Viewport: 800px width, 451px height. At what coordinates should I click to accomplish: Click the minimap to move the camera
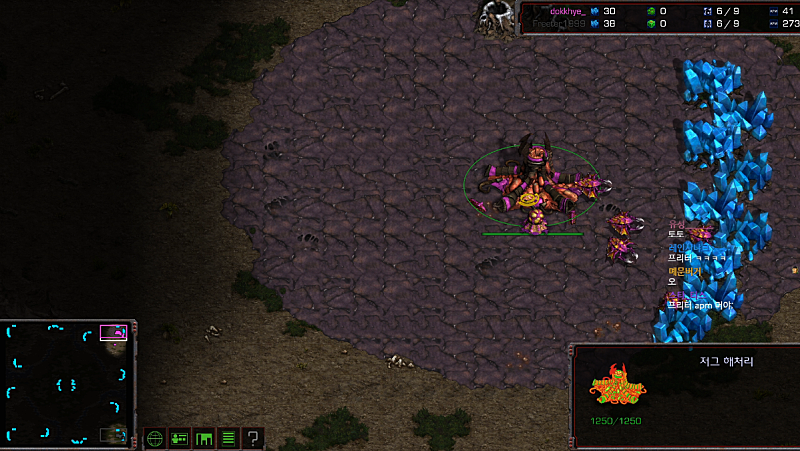[66, 383]
